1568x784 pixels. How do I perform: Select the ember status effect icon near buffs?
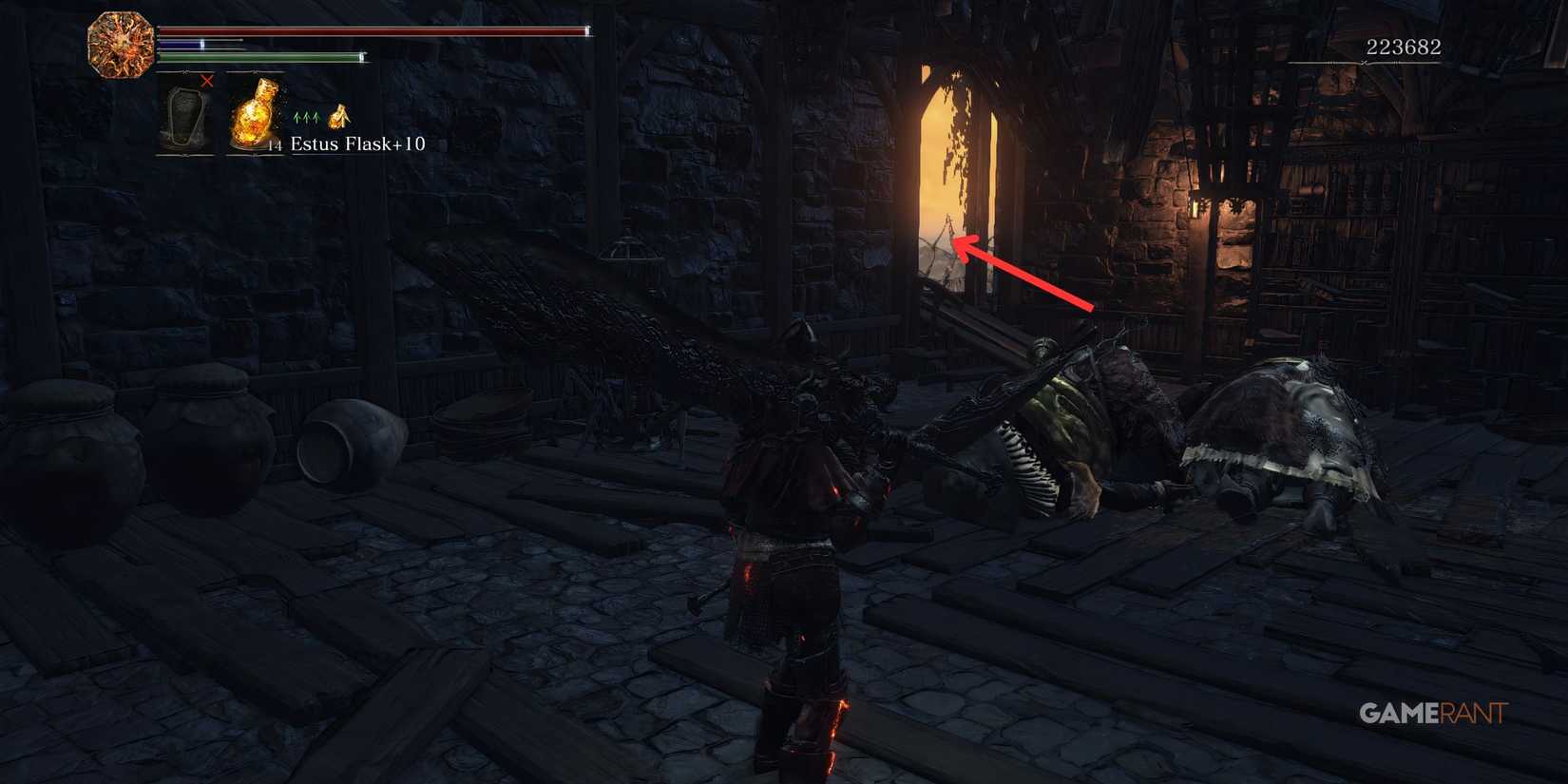[338, 116]
